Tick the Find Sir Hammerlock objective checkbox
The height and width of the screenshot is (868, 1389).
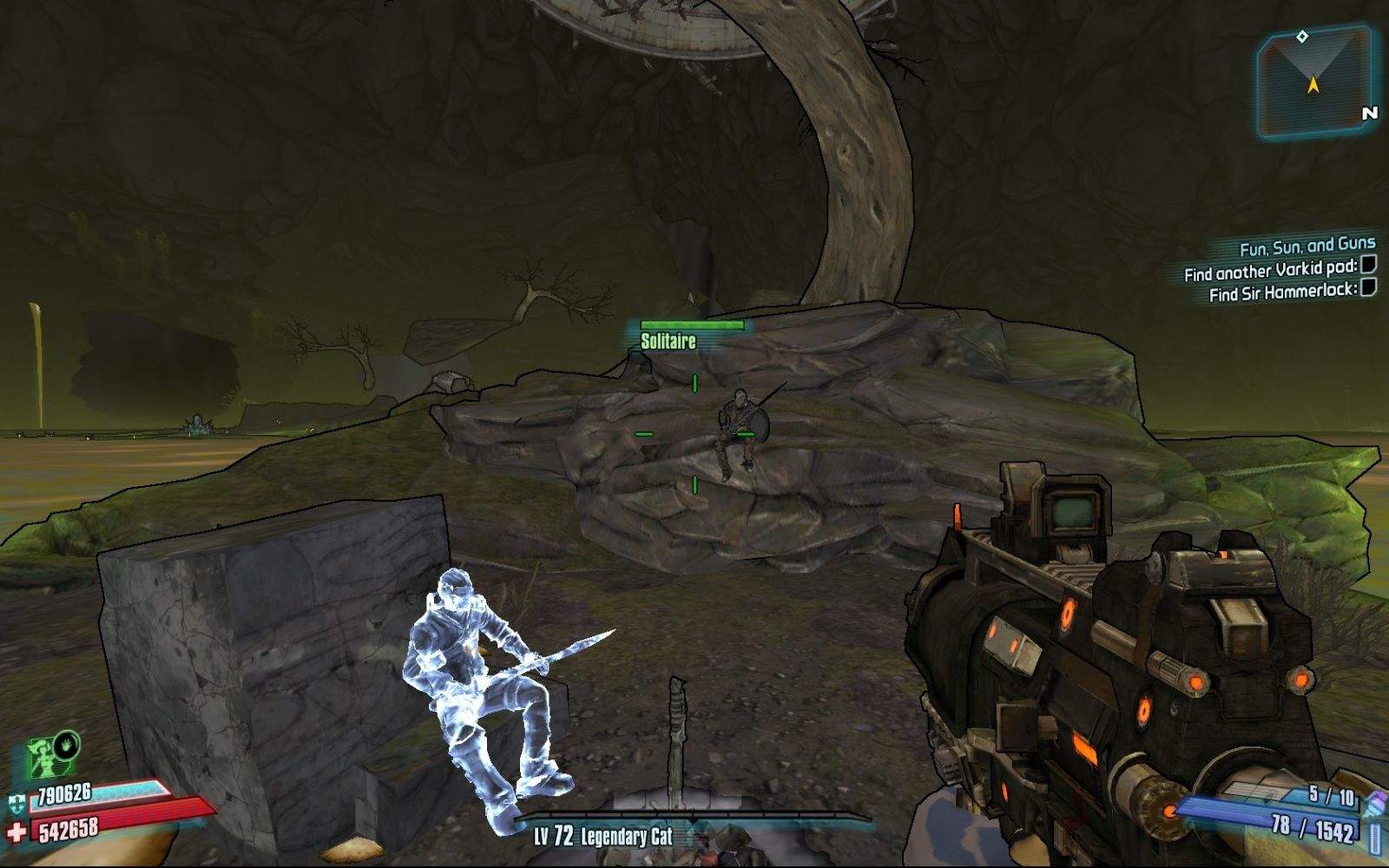click(1368, 287)
